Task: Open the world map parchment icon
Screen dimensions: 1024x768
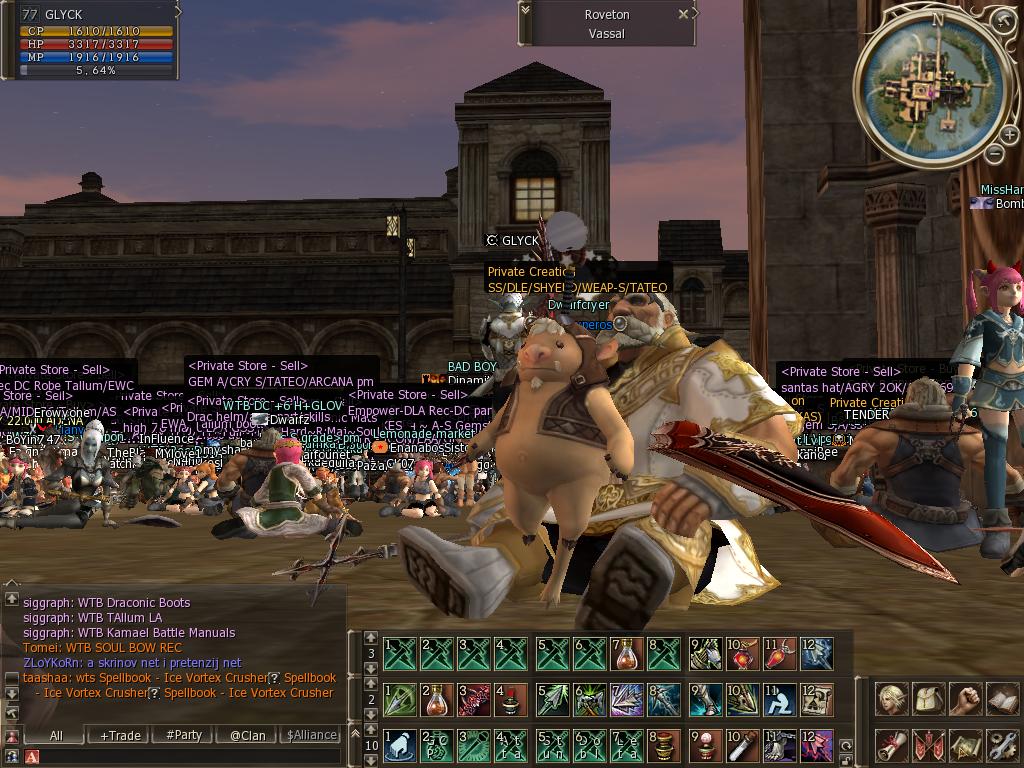Action: point(965,745)
